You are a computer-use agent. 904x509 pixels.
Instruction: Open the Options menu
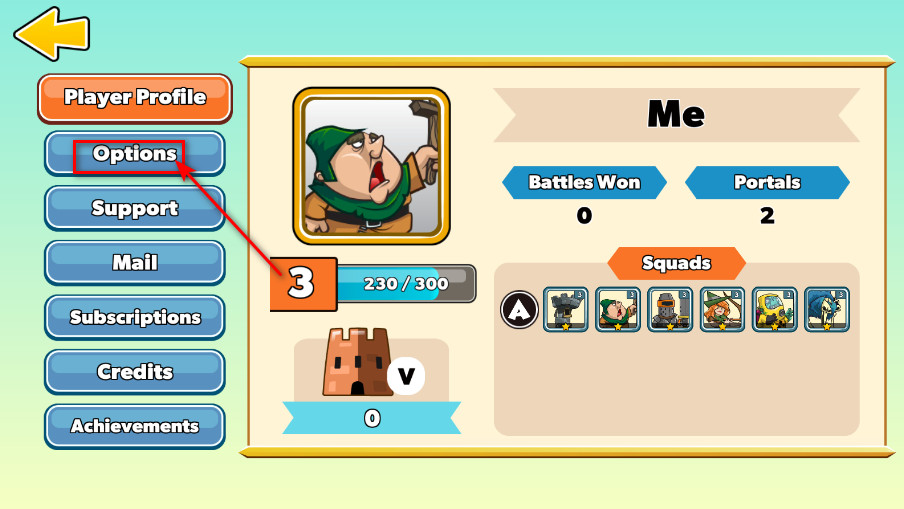click(x=135, y=154)
